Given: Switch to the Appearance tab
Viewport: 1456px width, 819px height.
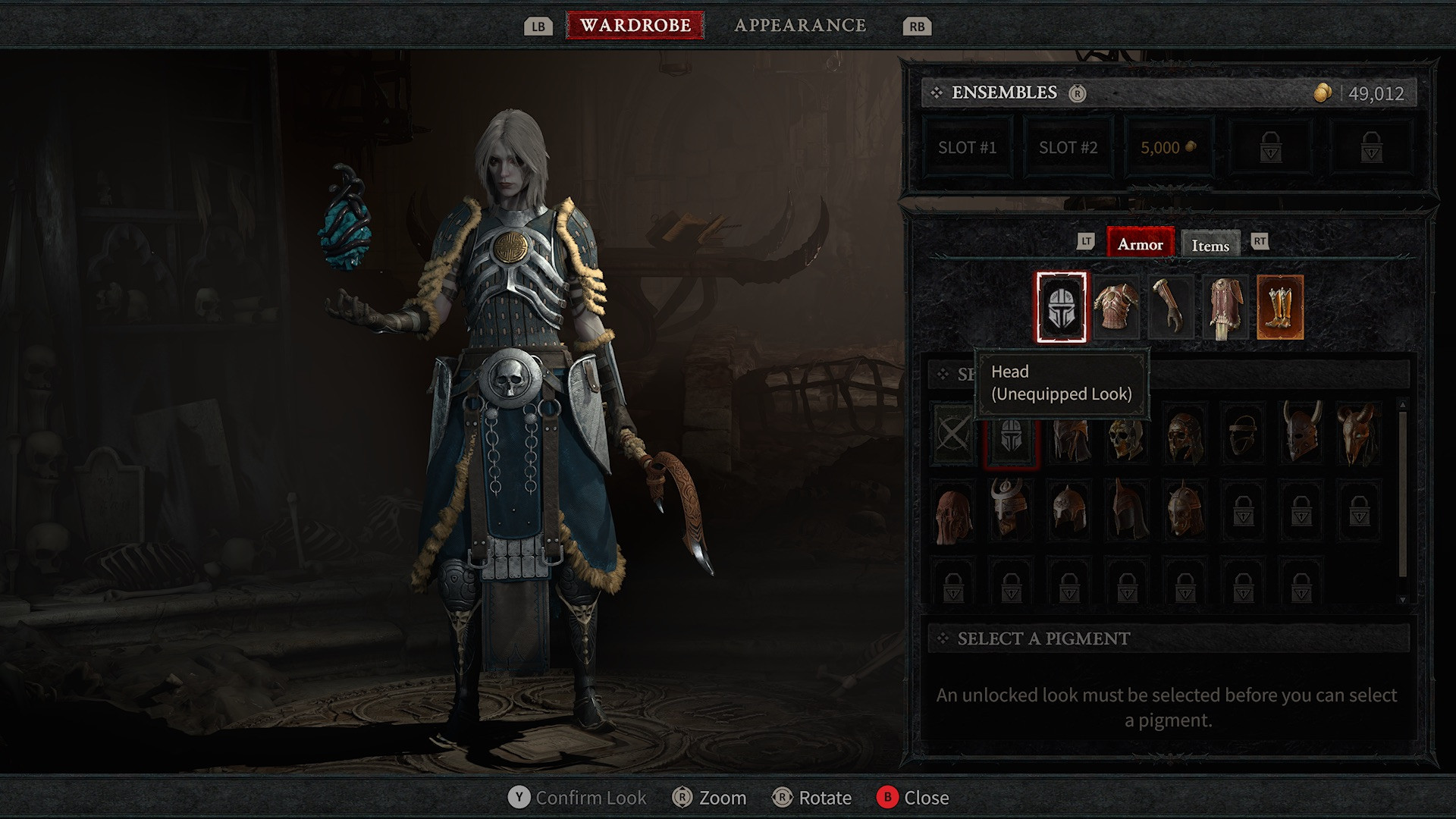Looking at the screenshot, I should (800, 25).
